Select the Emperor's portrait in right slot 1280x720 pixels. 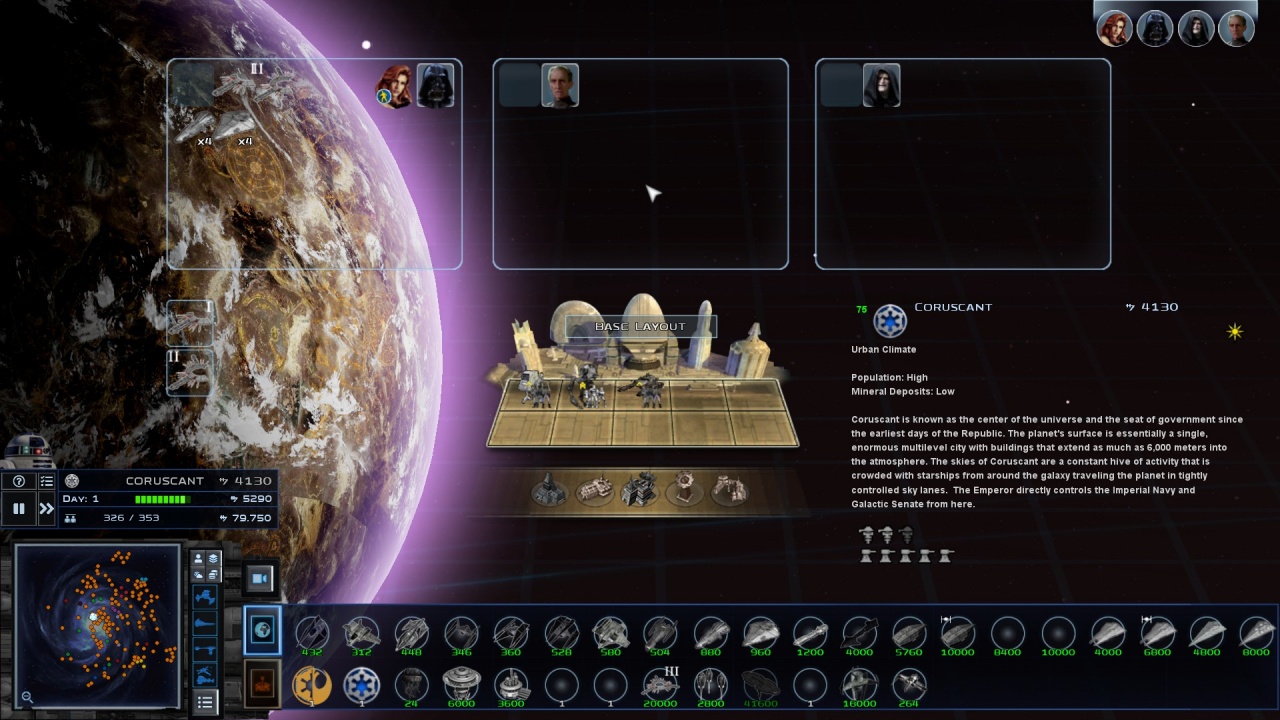882,86
